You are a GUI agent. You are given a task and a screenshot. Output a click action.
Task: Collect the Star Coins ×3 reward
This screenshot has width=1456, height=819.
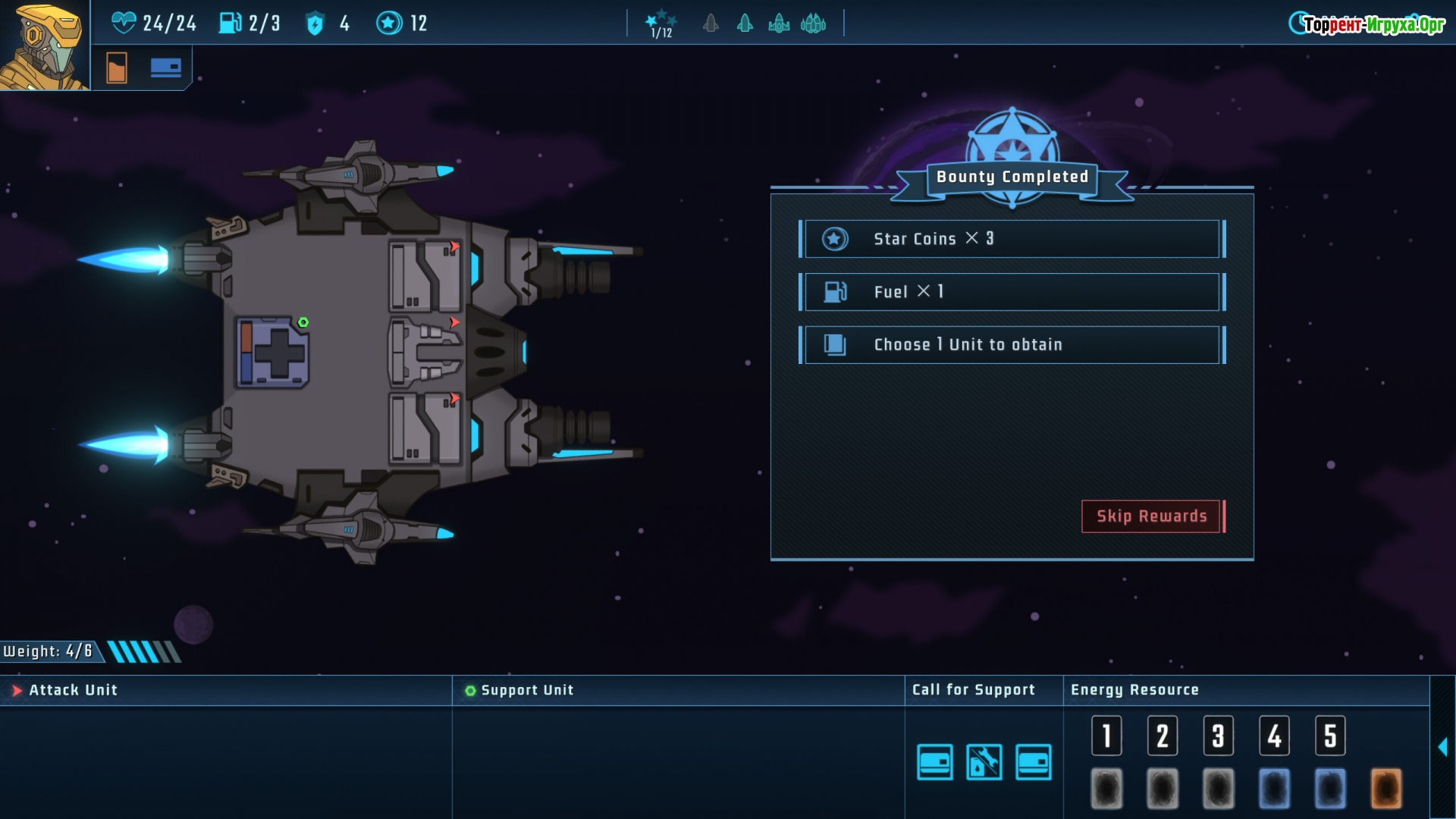point(1012,239)
